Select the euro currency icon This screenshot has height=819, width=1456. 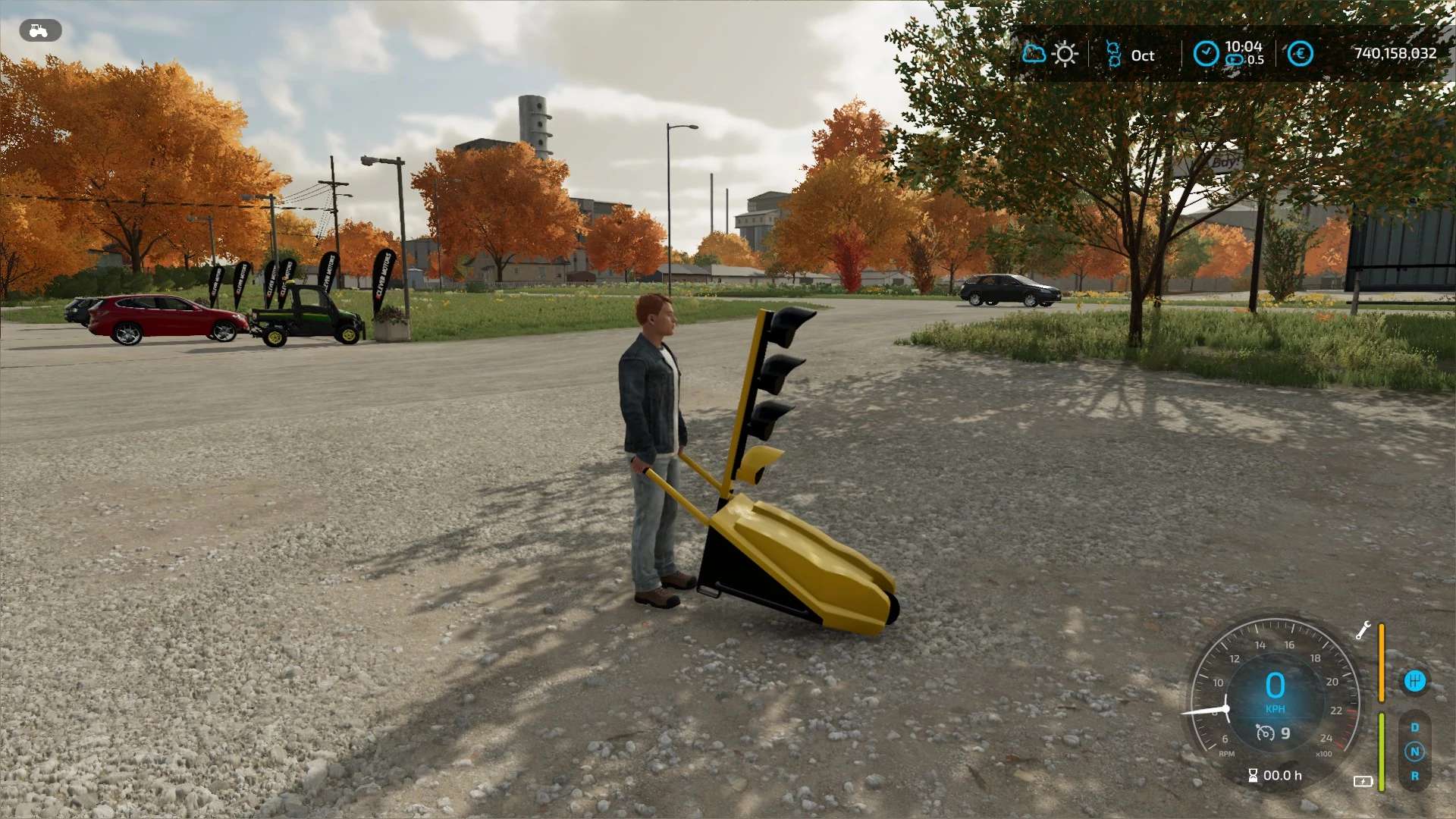(1301, 54)
